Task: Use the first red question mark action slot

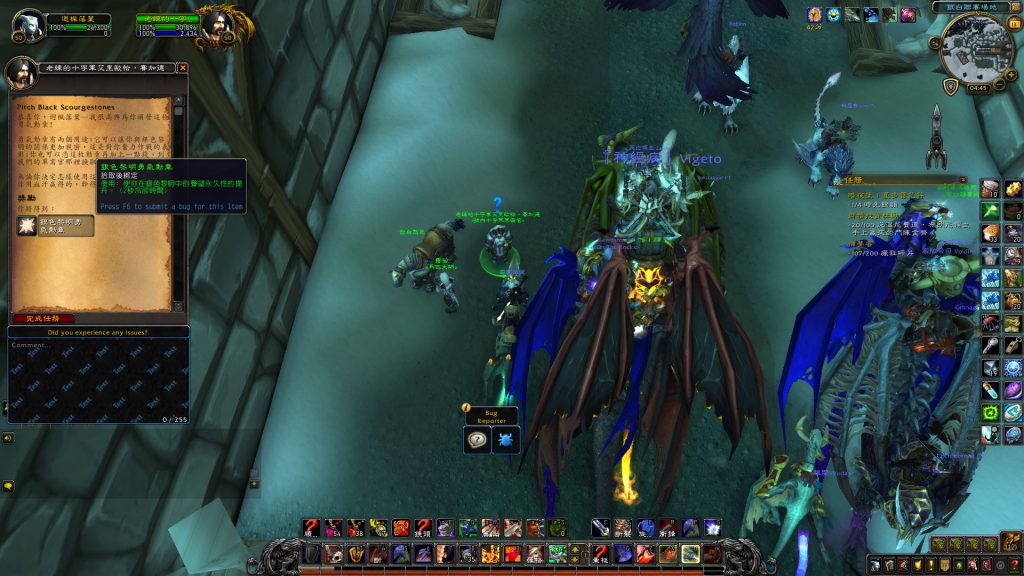Action: (311, 527)
